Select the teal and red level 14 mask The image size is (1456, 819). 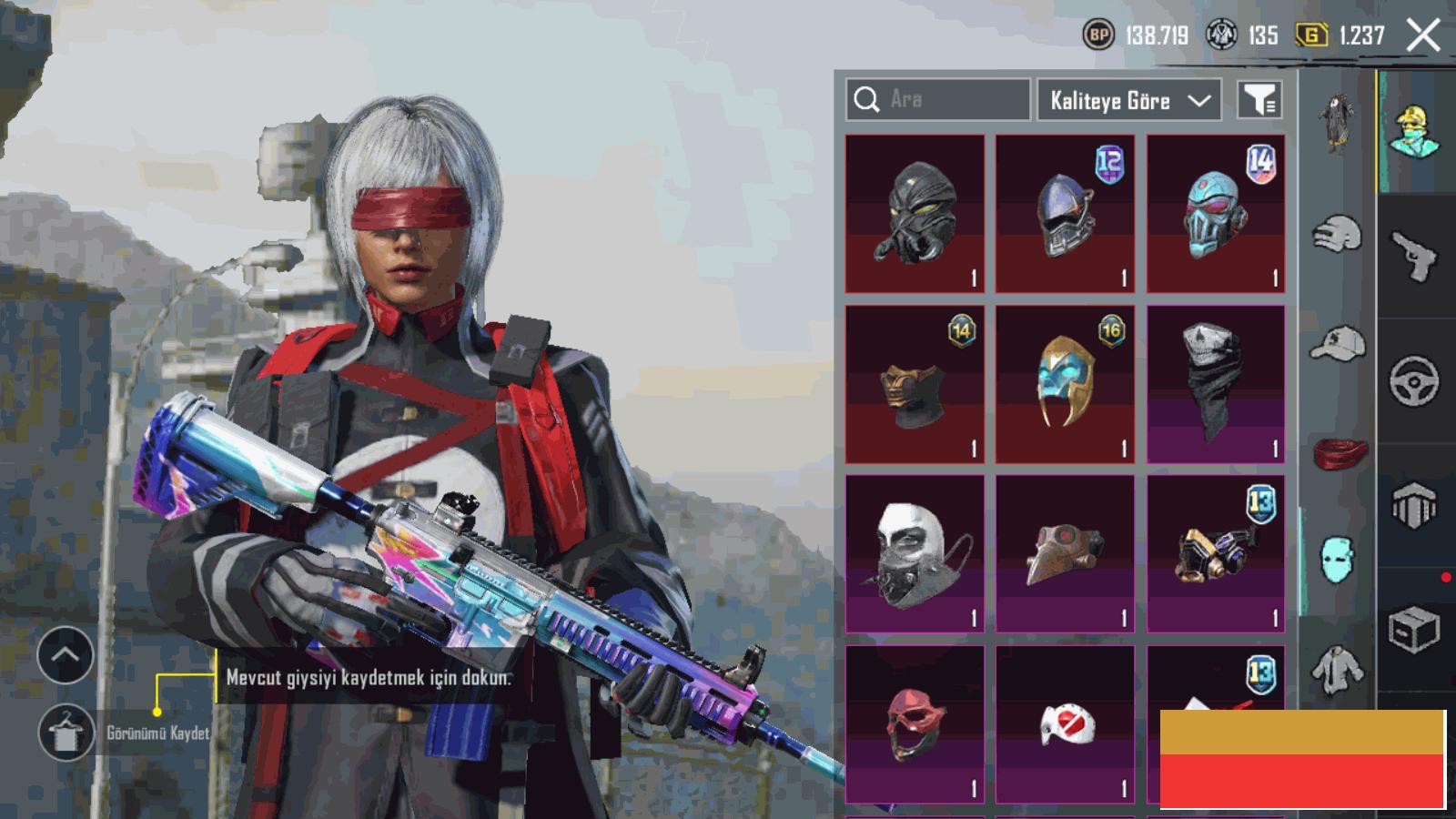tap(1216, 214)
